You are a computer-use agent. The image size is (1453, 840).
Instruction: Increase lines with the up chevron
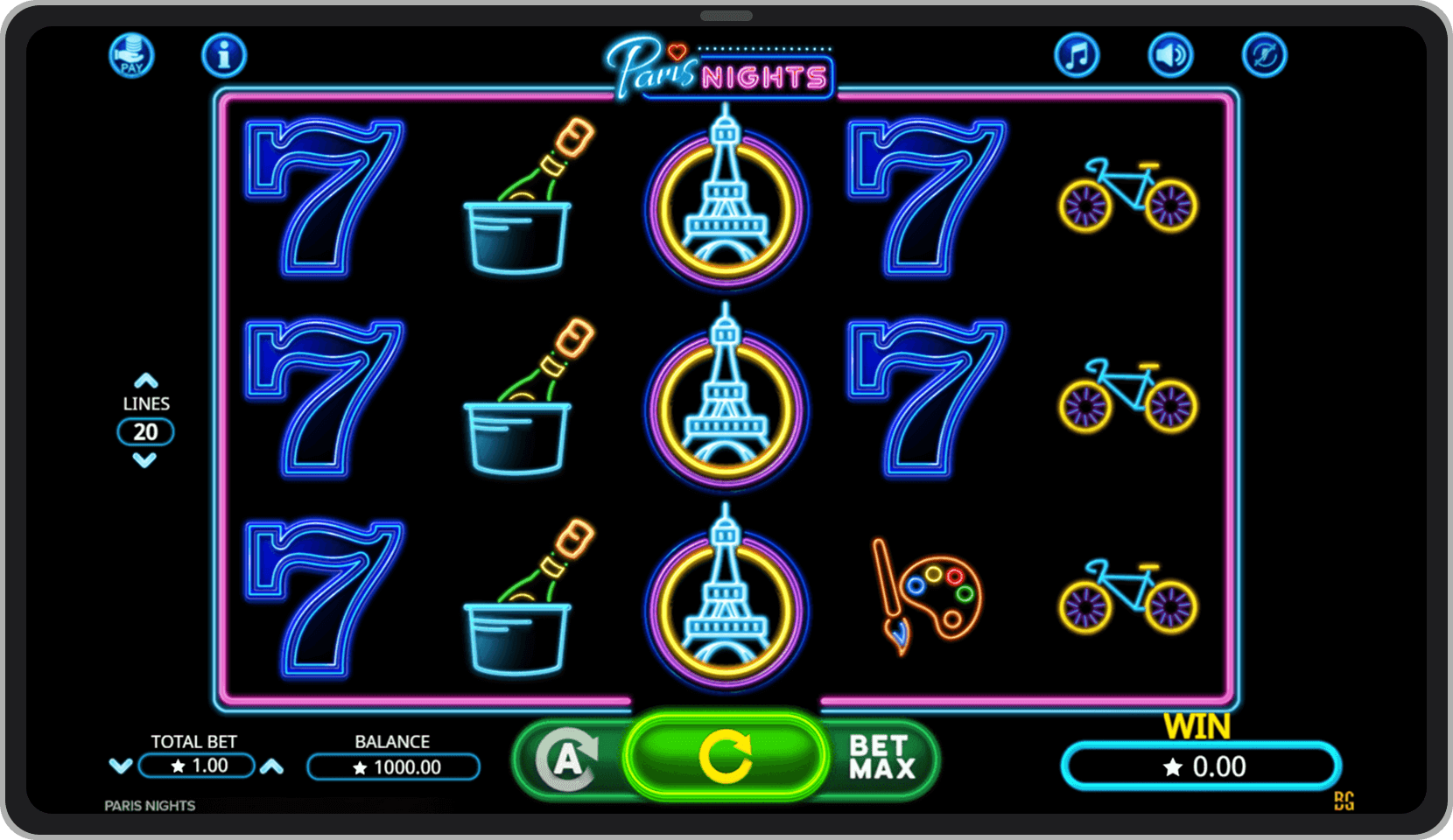pos(146,380)
